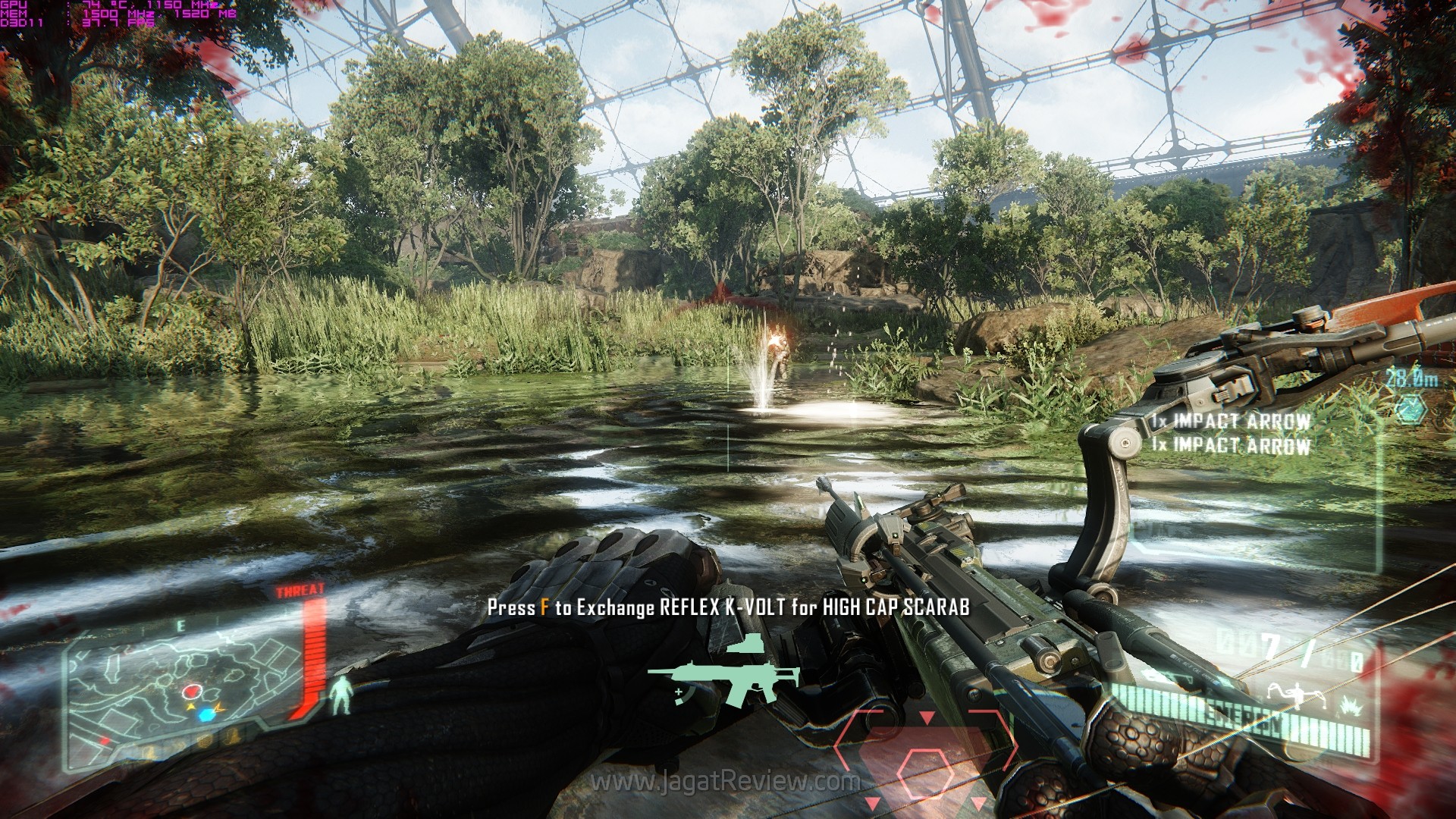1456x819 pixels.
Task: Click the red circled enemy marker on minimap
Action: (192, 692)
